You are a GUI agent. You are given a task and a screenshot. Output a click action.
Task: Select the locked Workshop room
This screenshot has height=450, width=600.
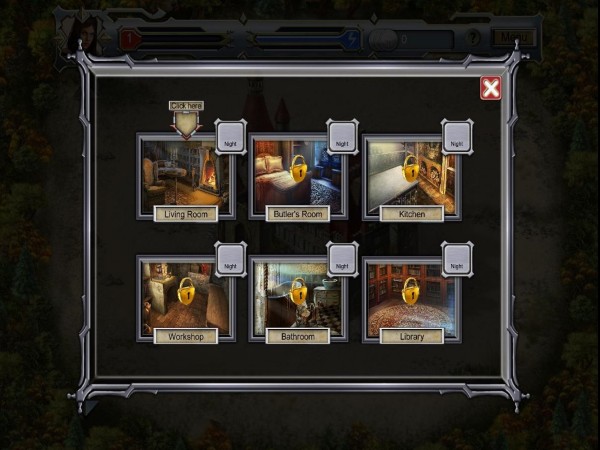point(186,295)
